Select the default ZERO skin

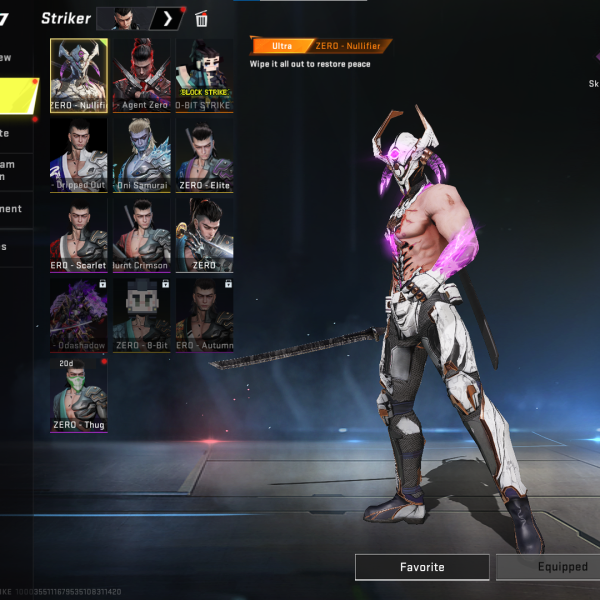click(x=205, y=234)
